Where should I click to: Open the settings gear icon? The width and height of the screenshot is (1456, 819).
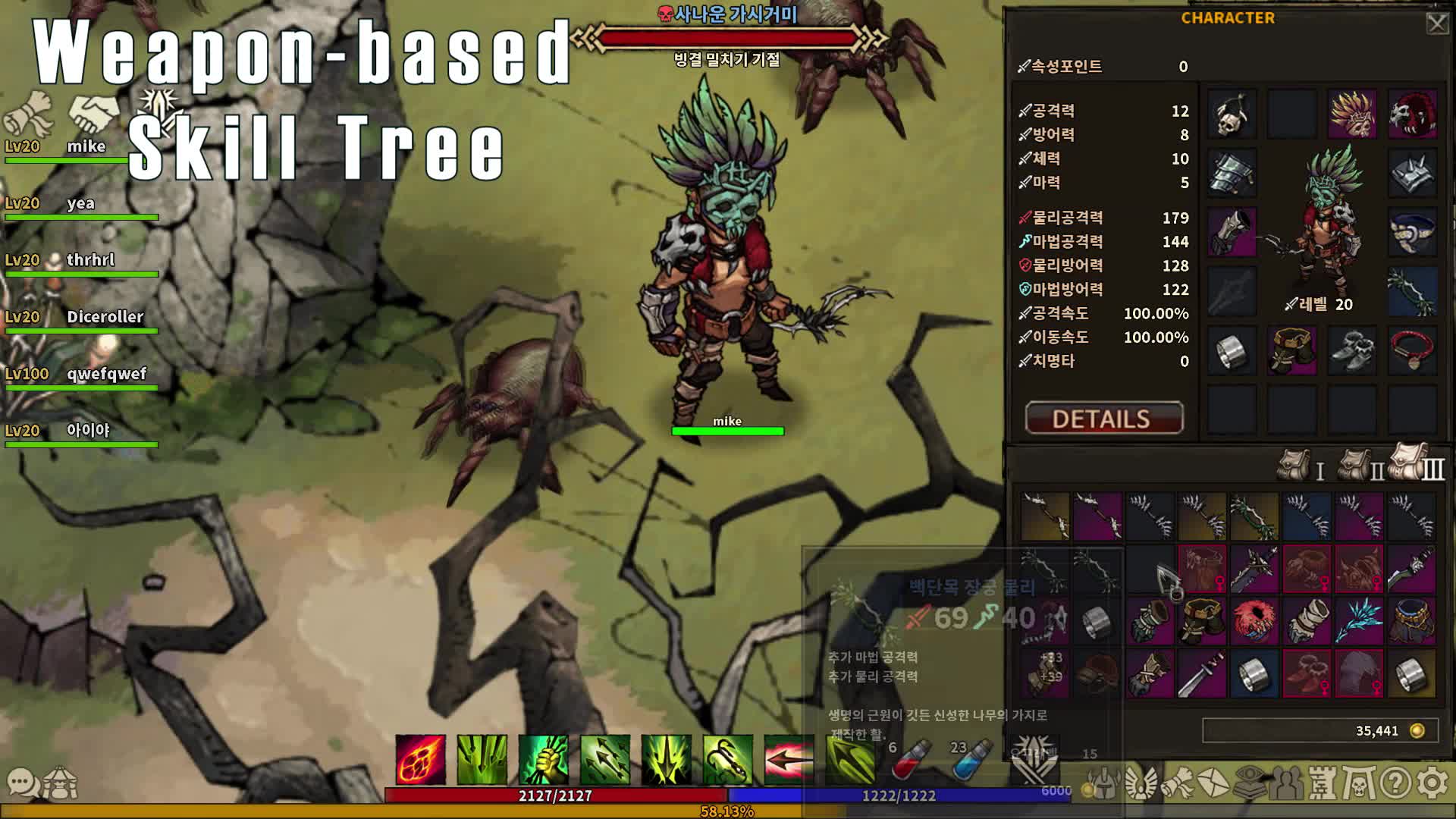coord(1430,786)
